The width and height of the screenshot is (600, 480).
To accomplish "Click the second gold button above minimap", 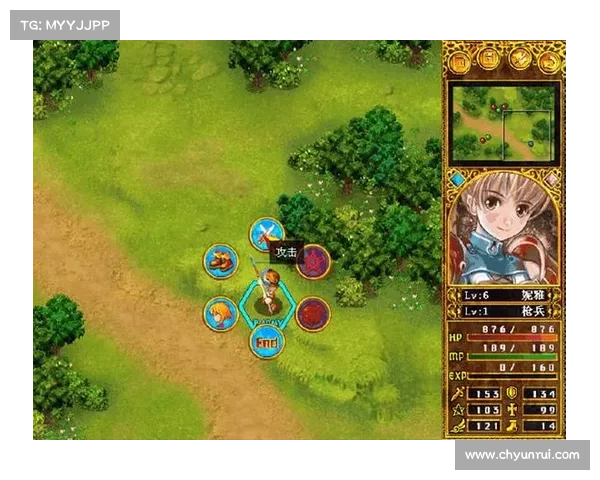I will click(490, 62).
